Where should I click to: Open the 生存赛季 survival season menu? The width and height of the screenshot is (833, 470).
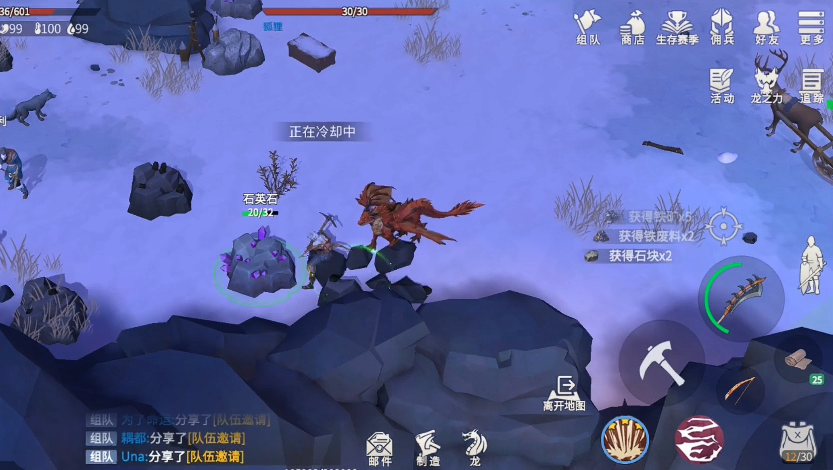[x=677, y=25]
